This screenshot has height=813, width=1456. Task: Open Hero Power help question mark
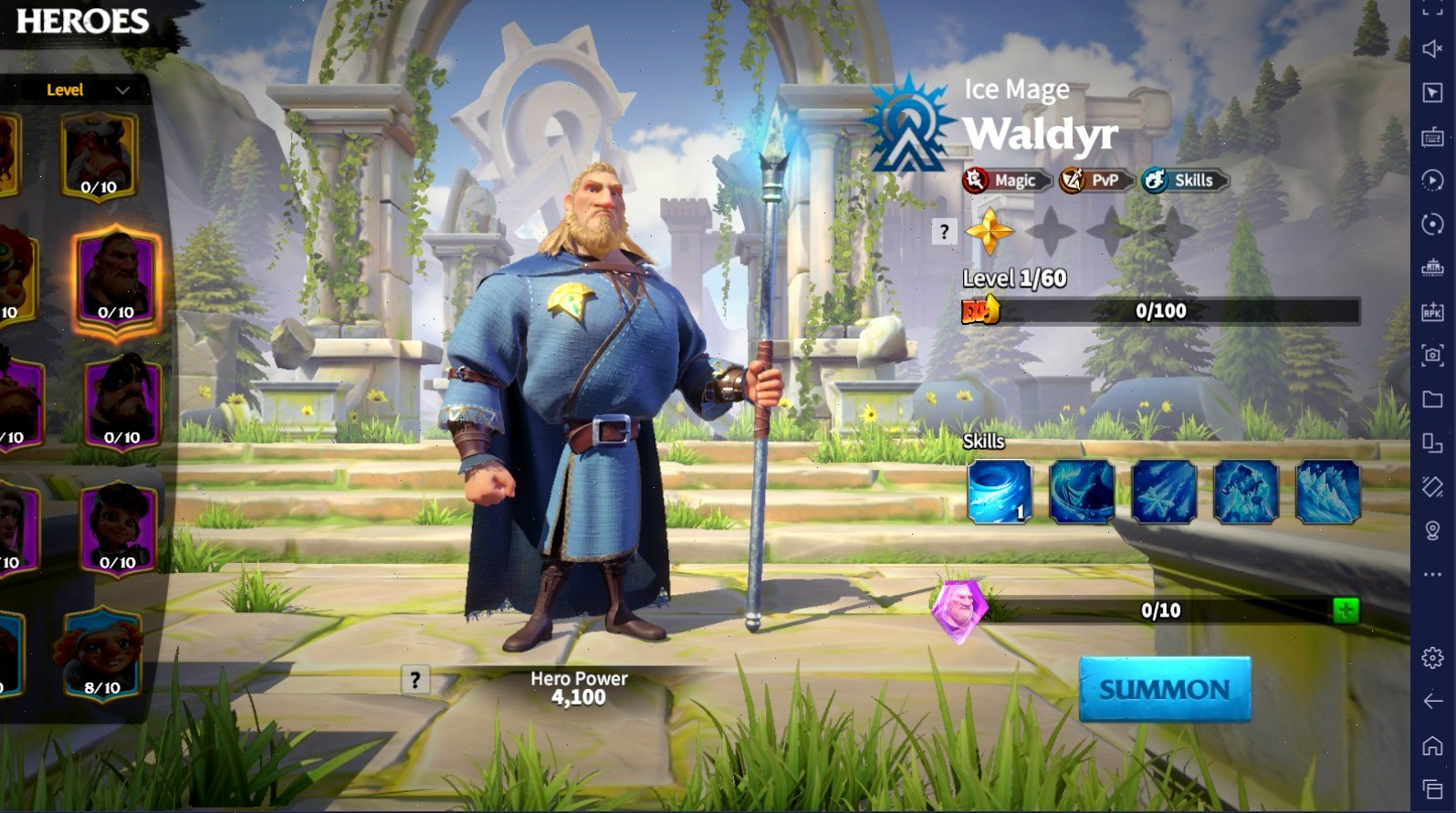[x=415, y=680]
